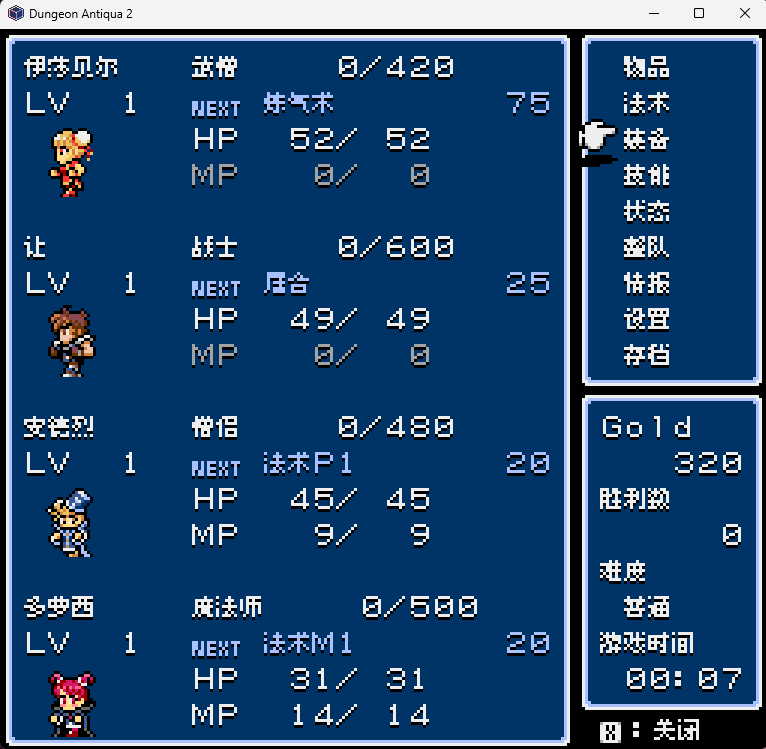This screenshot has height=749, width=766.
Task: Minimize the game window
Action: pyautogui.click(x=654, y=14)
